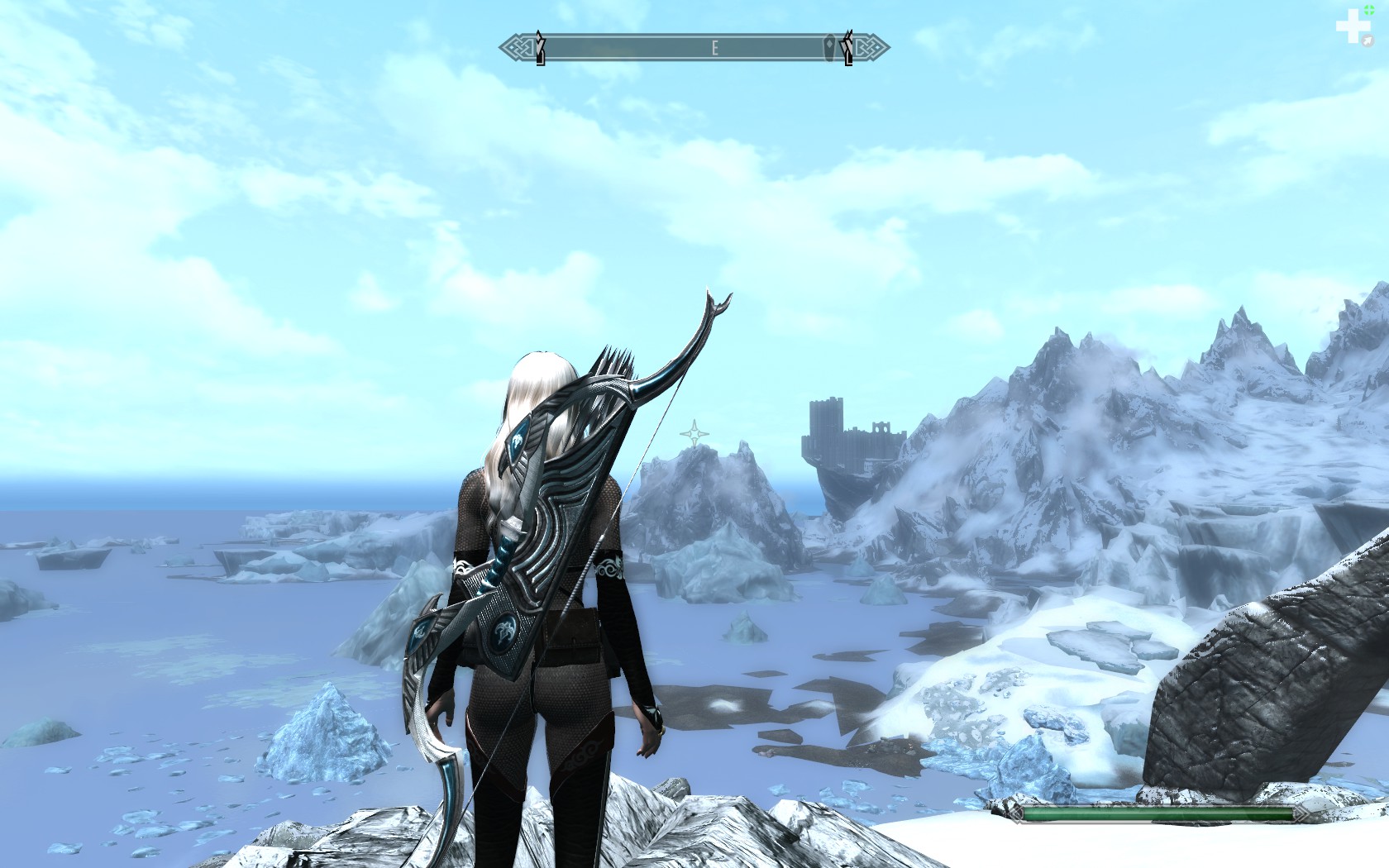This screenshot has height=868, width=1389.
Task: Select the marker at the compass's left end
Action: pos(540,47)
